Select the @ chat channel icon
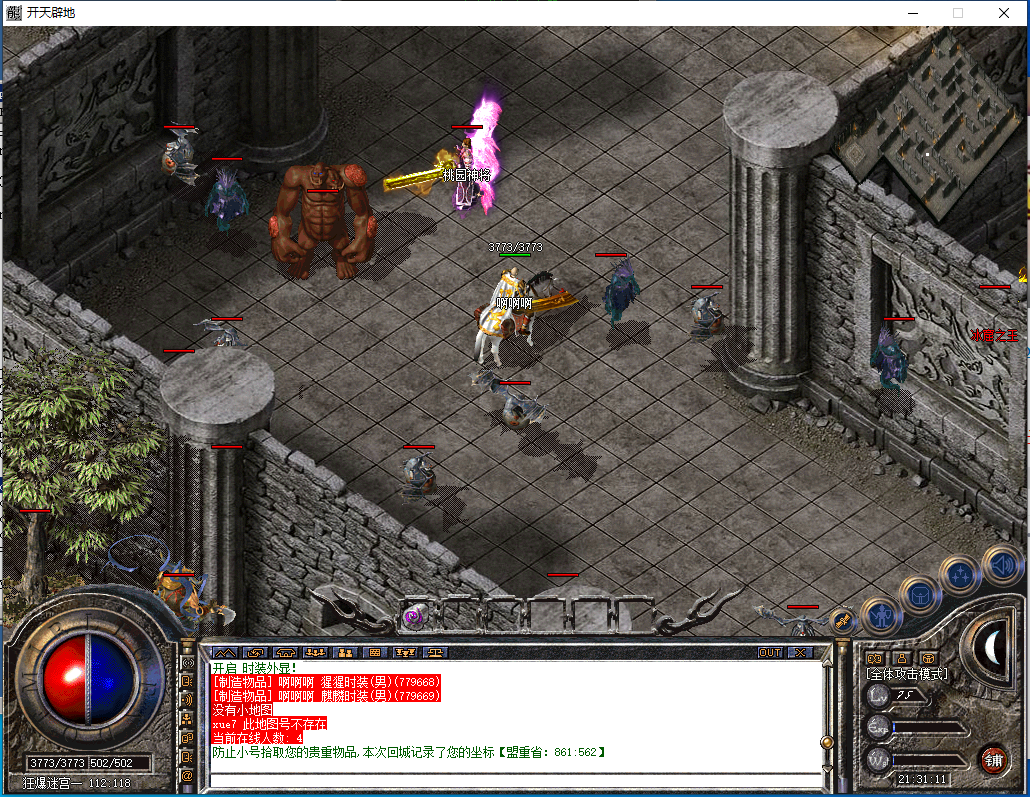The height and width of the screenshot is (797, 1030). 187,775
